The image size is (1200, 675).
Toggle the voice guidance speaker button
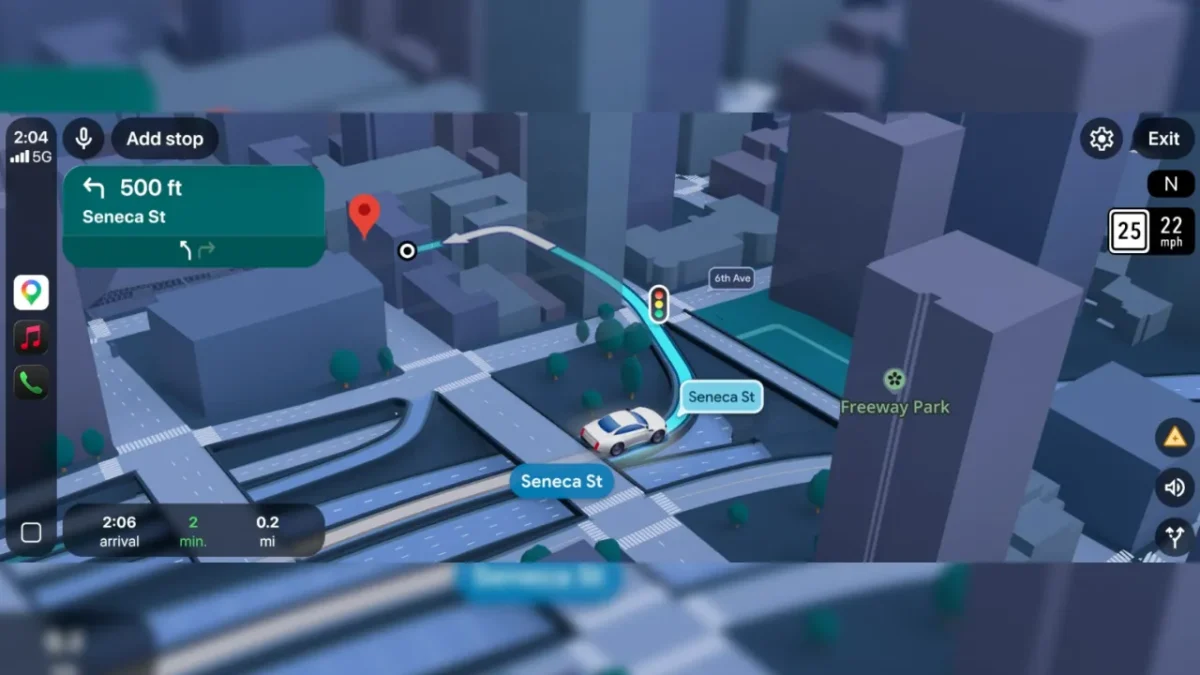tap(1173, 488)
